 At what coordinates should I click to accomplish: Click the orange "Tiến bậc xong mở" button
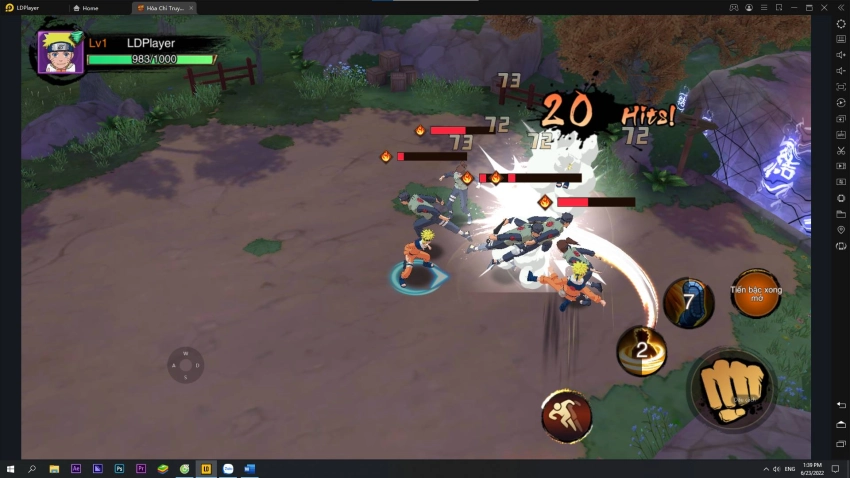756,293
